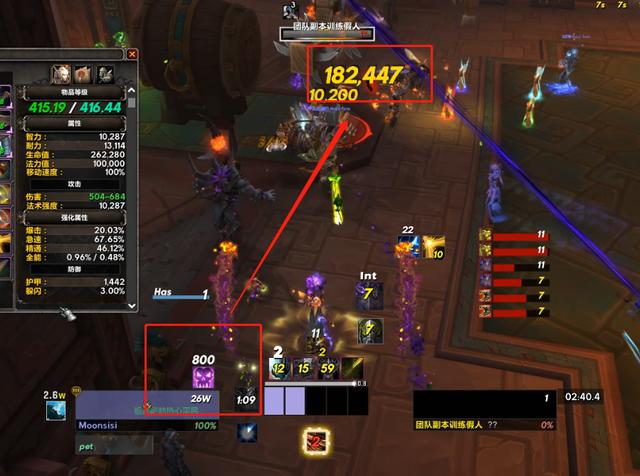This screenshot has width=640, height=476.
Task: Click the raid training dummy nameplate
Action: tap(330, 33)
